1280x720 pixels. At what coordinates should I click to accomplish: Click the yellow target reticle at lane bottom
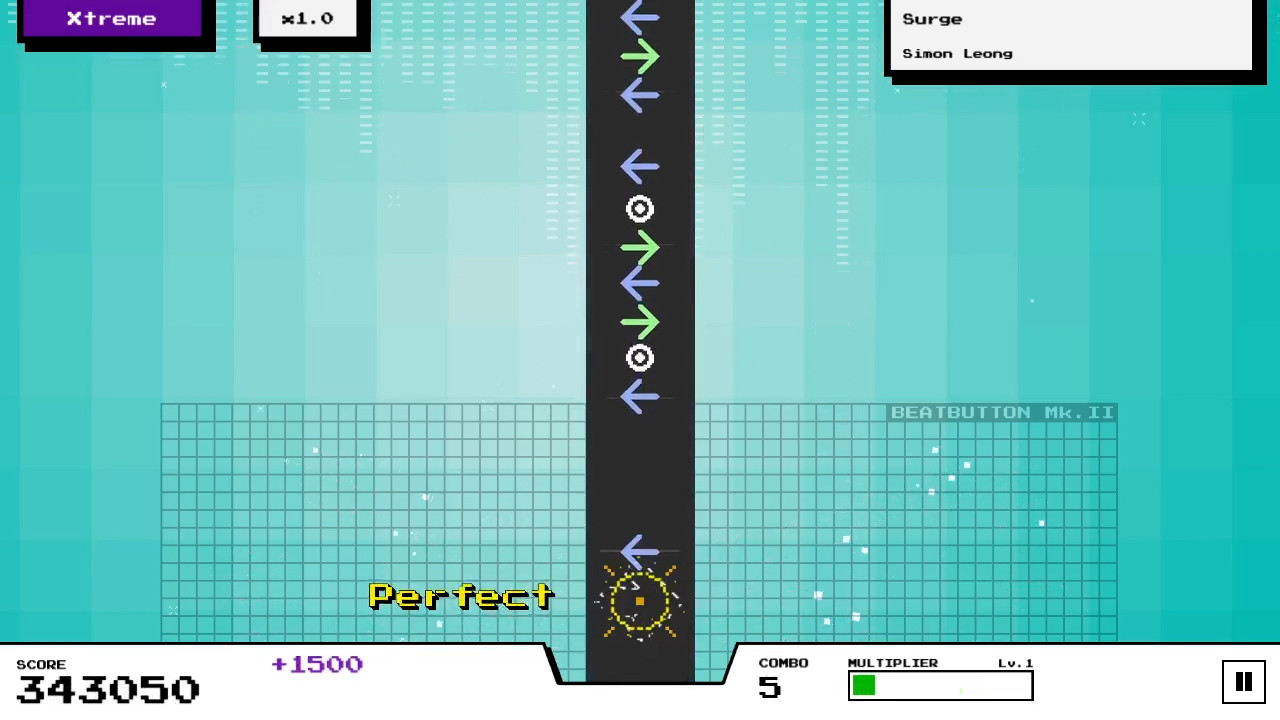(x=640, y=600)
